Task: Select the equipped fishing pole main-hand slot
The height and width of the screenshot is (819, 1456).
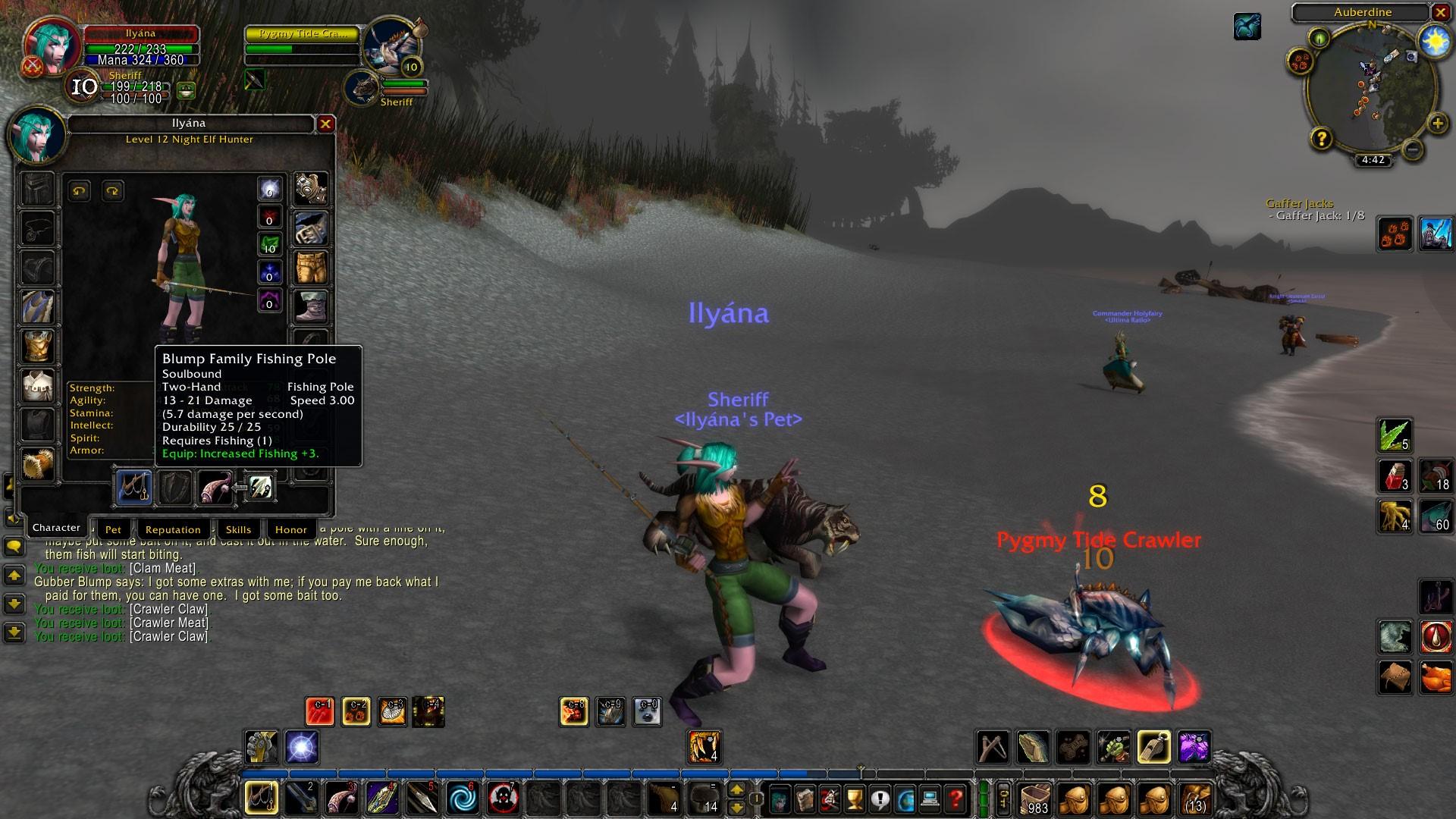Action: coord(134,488)
